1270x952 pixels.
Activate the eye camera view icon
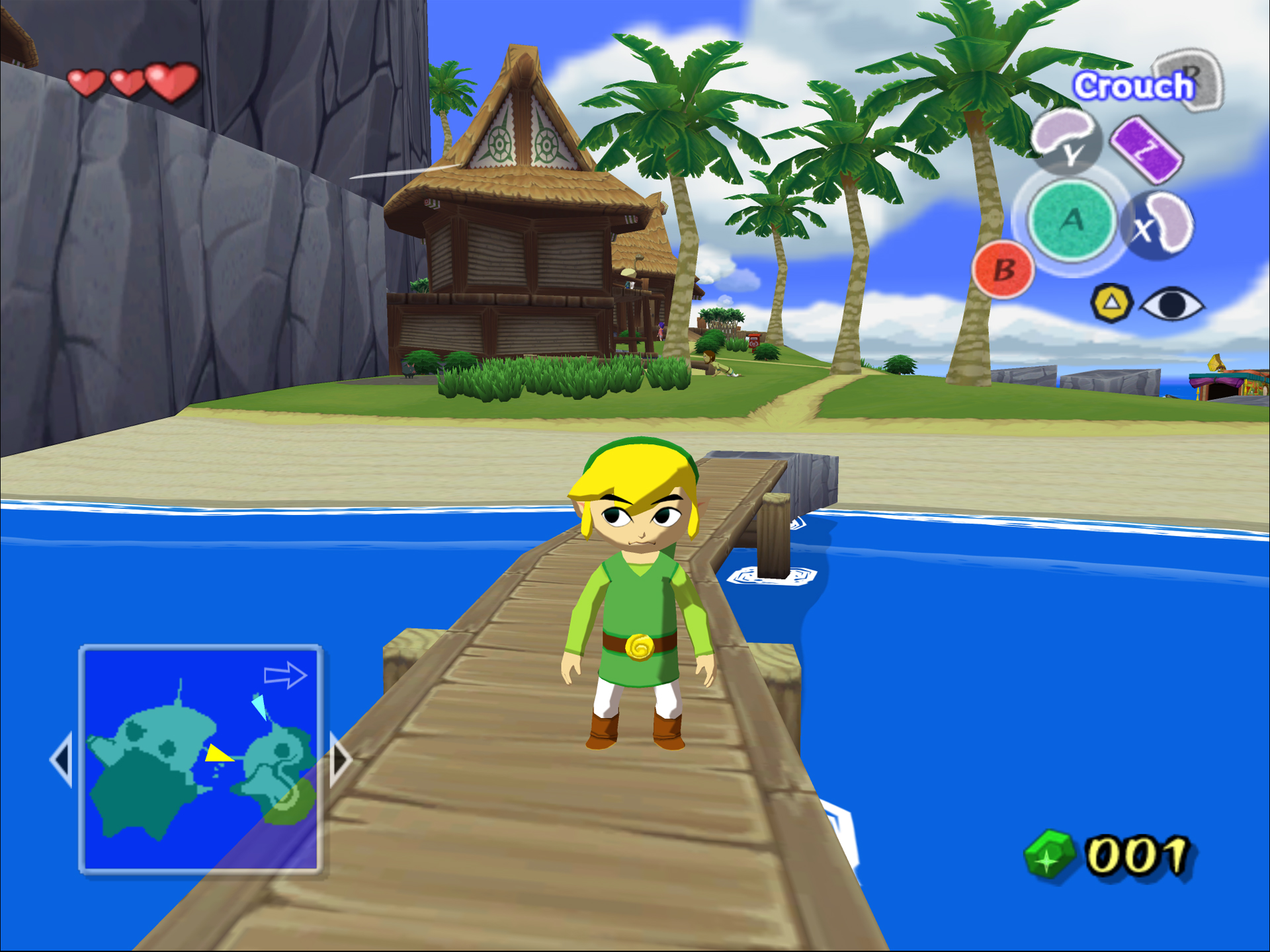click(1171, 305)
